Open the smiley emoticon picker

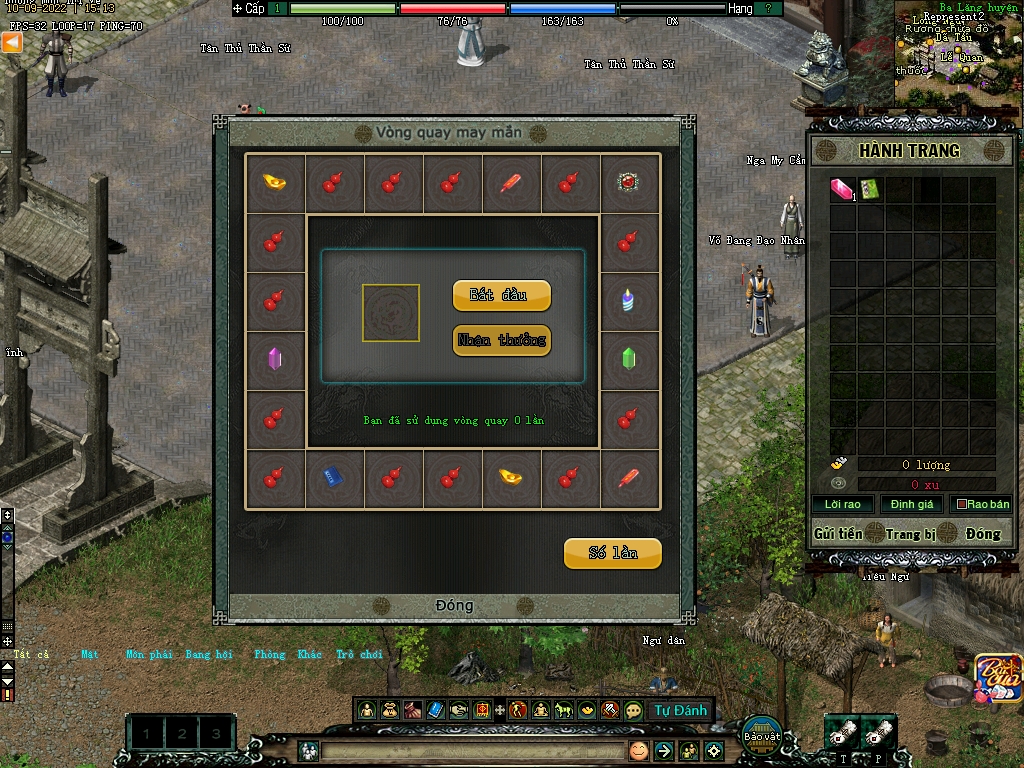[638, 750]
